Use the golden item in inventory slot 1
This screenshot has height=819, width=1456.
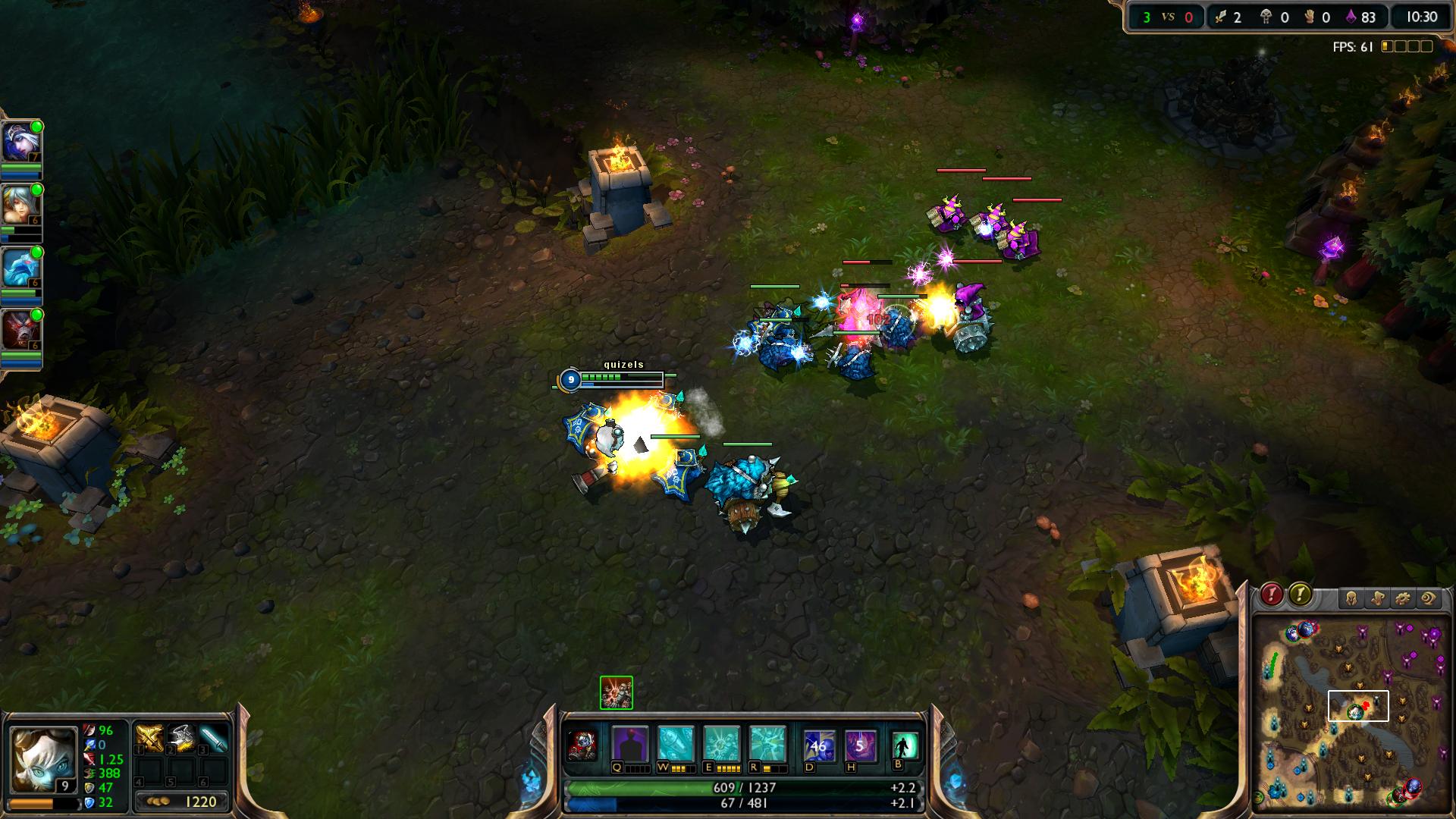click(148, 738)
